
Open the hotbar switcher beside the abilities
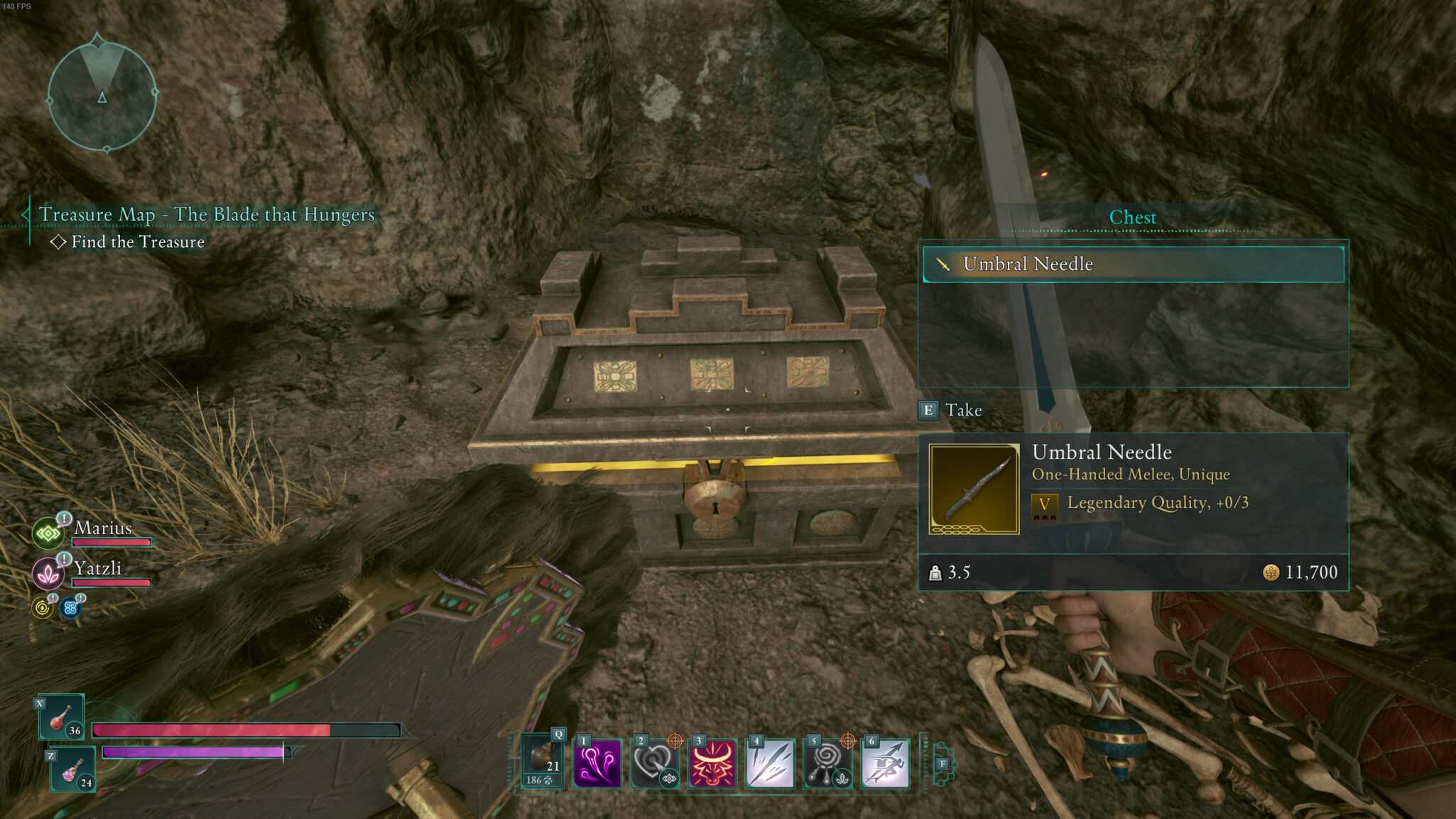(x=942, y=764)
